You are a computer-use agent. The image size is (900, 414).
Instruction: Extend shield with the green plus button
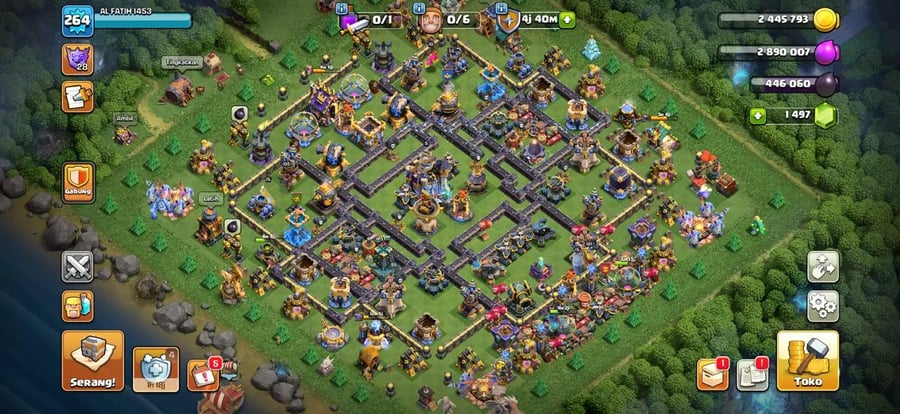568,19
